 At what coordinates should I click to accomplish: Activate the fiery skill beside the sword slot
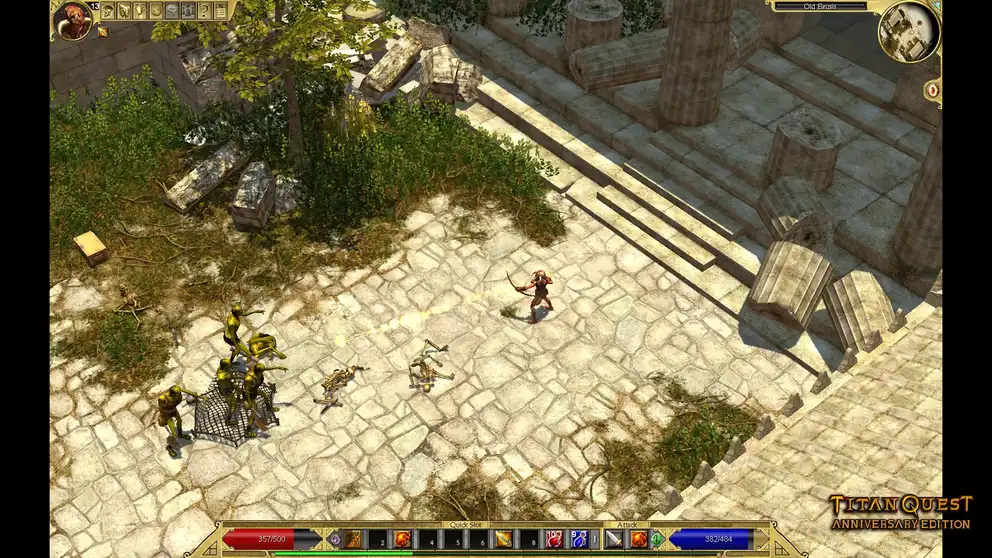pos(638,539)
